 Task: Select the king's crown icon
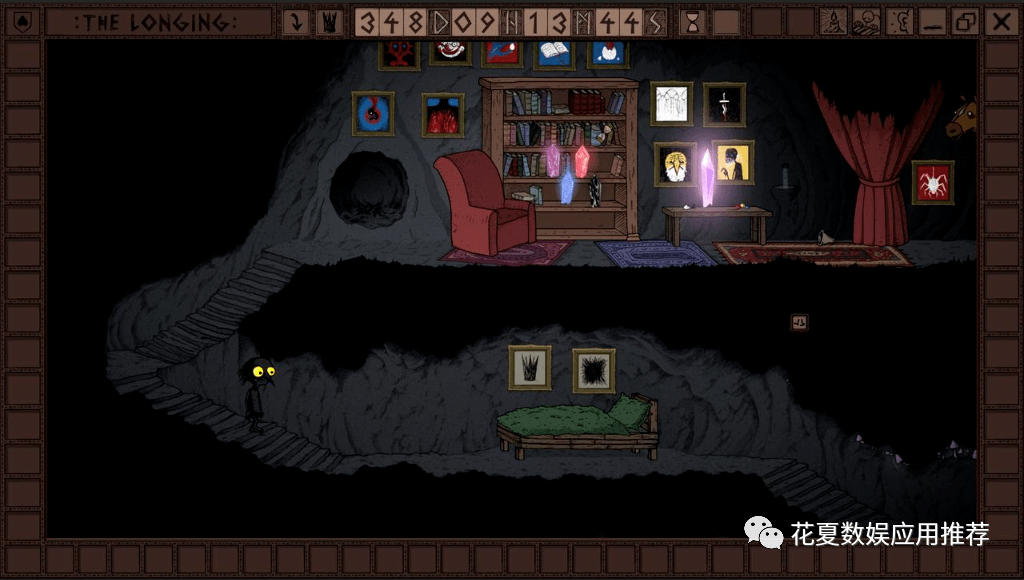[327, 21]
